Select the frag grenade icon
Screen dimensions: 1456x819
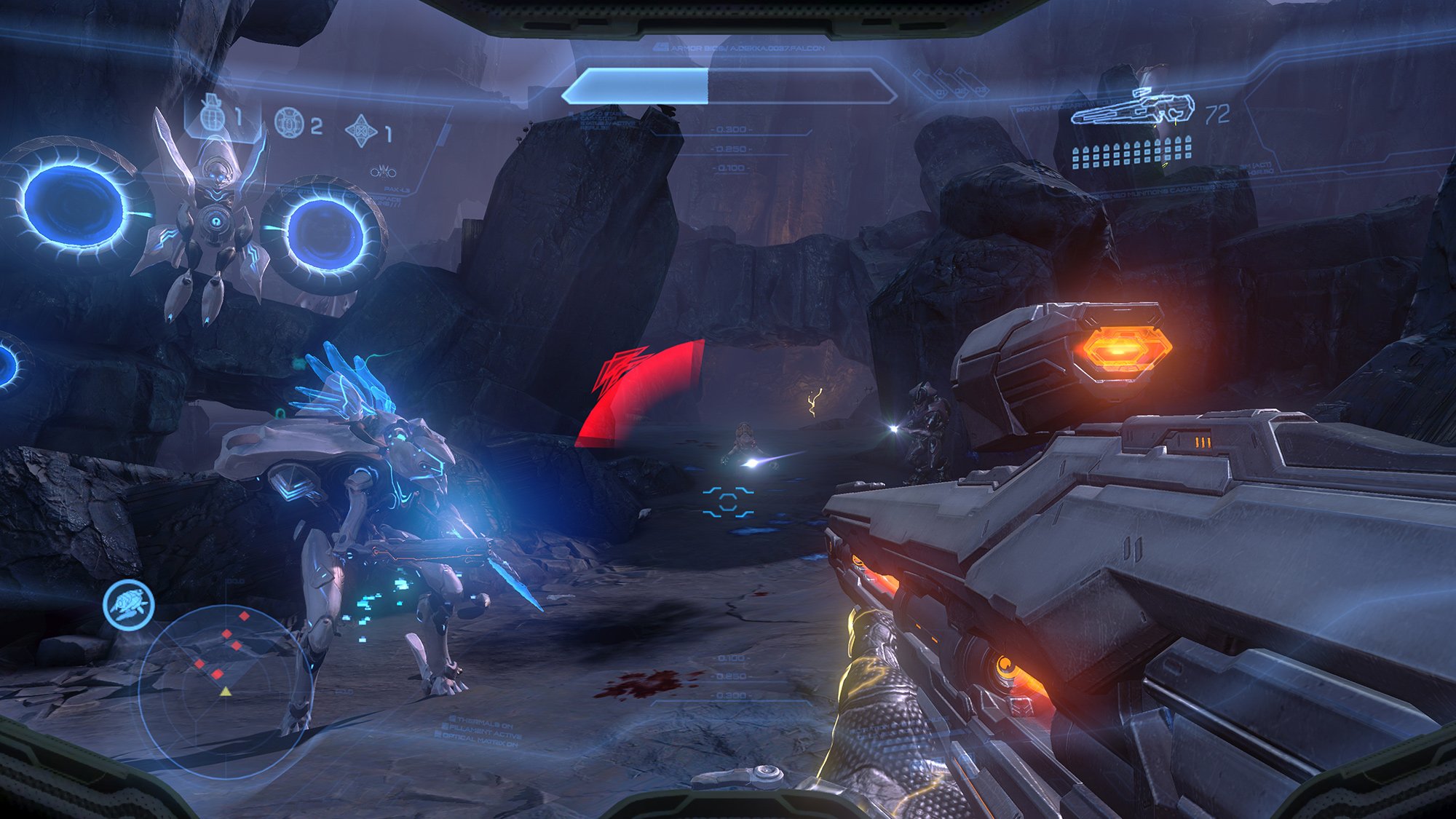click(211, 115)
